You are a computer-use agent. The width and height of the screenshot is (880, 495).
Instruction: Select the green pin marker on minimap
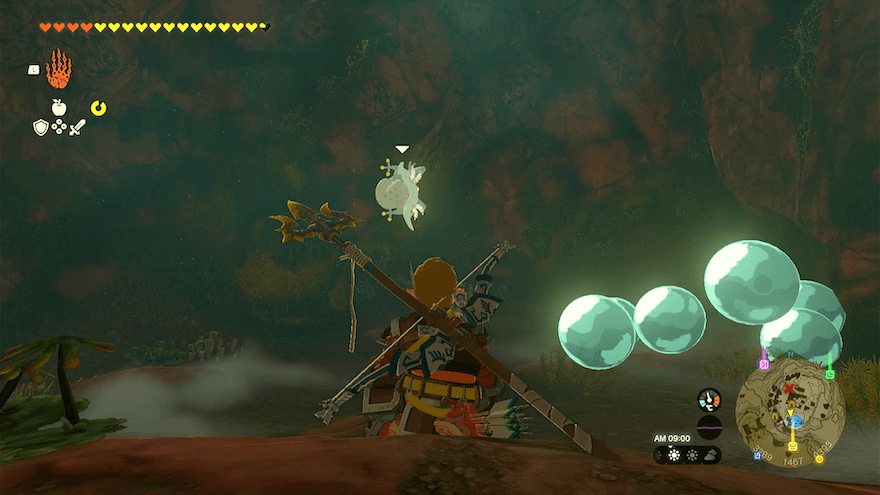pyautogui.click(x=830, y=372)
